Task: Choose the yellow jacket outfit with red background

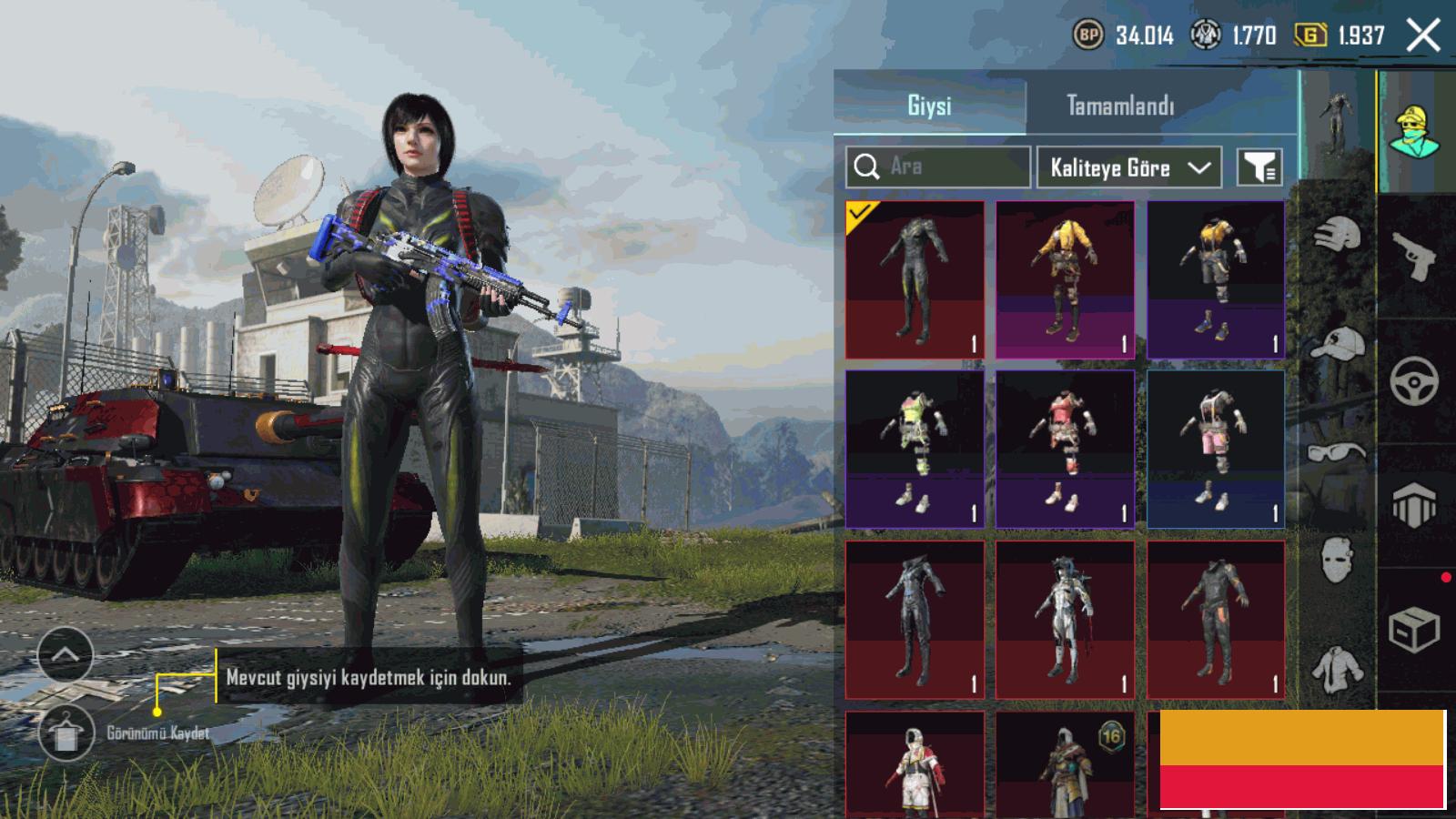Action: click(x=1065, y=280)
